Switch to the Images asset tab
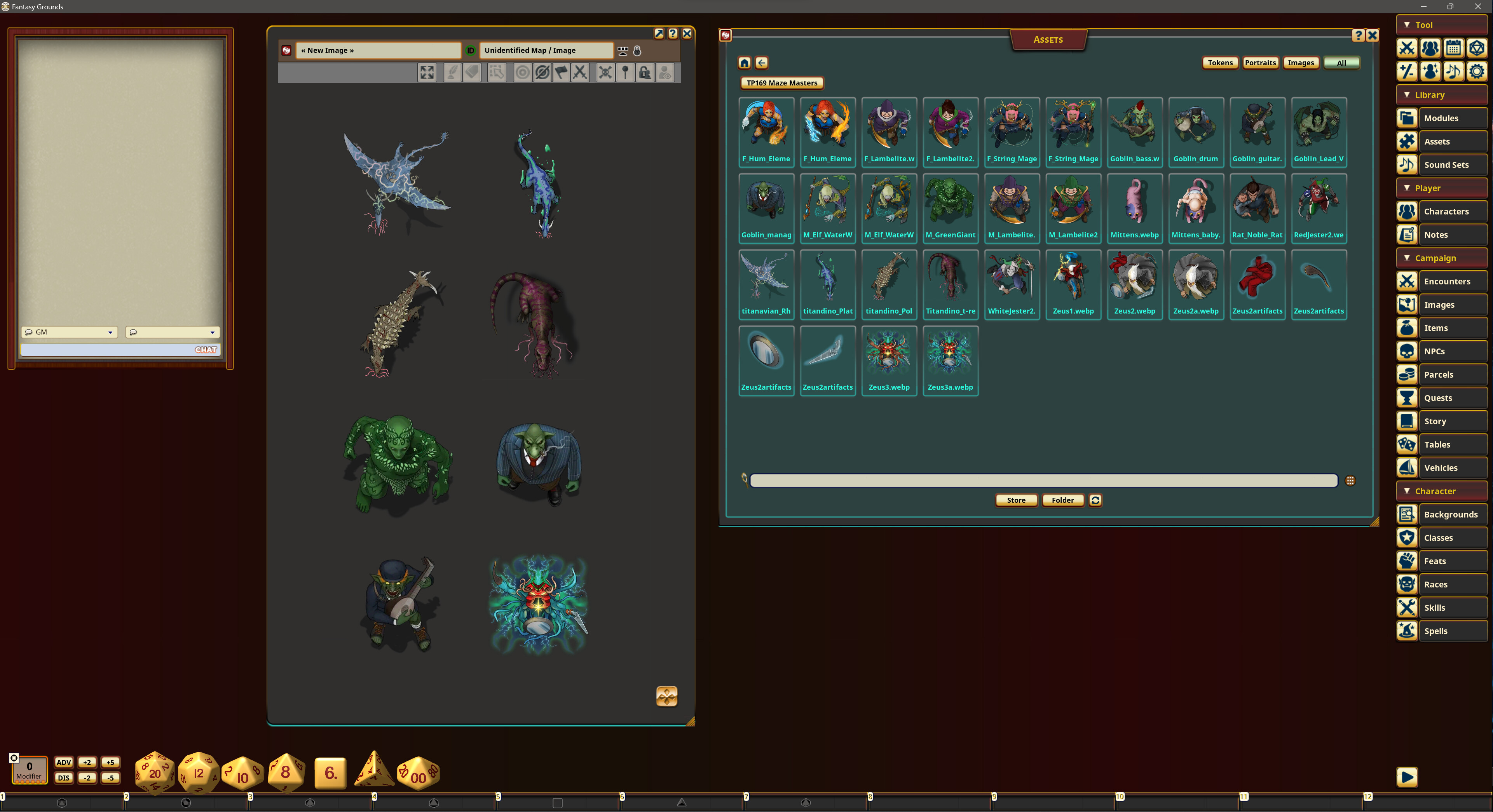This screenshot has width=1493, height=812. point(1301,63)
